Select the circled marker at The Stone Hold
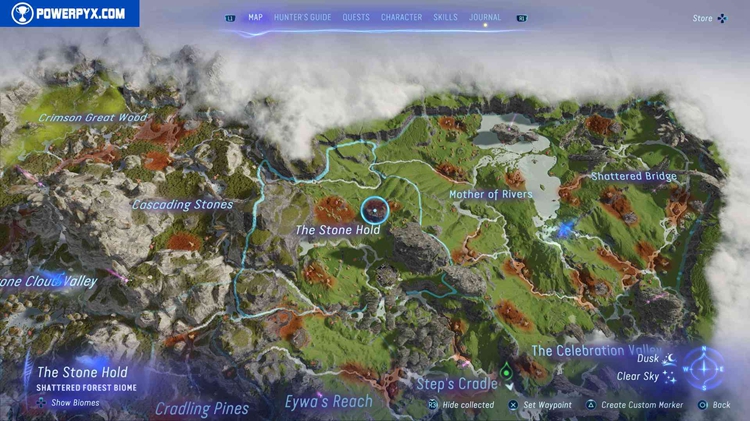This screenshot has width=750, height=421. (373, 210)
